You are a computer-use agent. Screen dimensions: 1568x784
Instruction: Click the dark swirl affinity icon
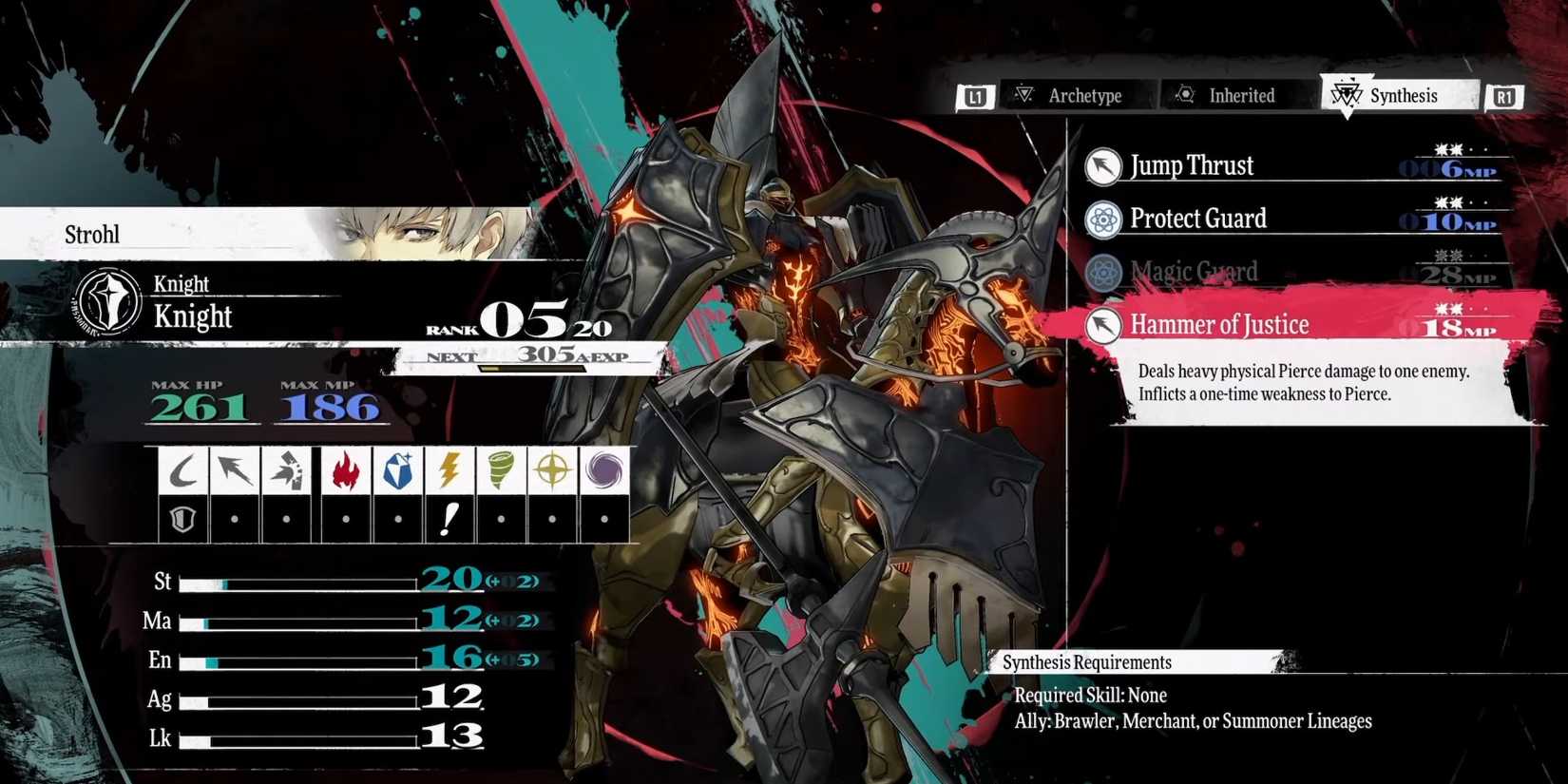click(604, 470)
